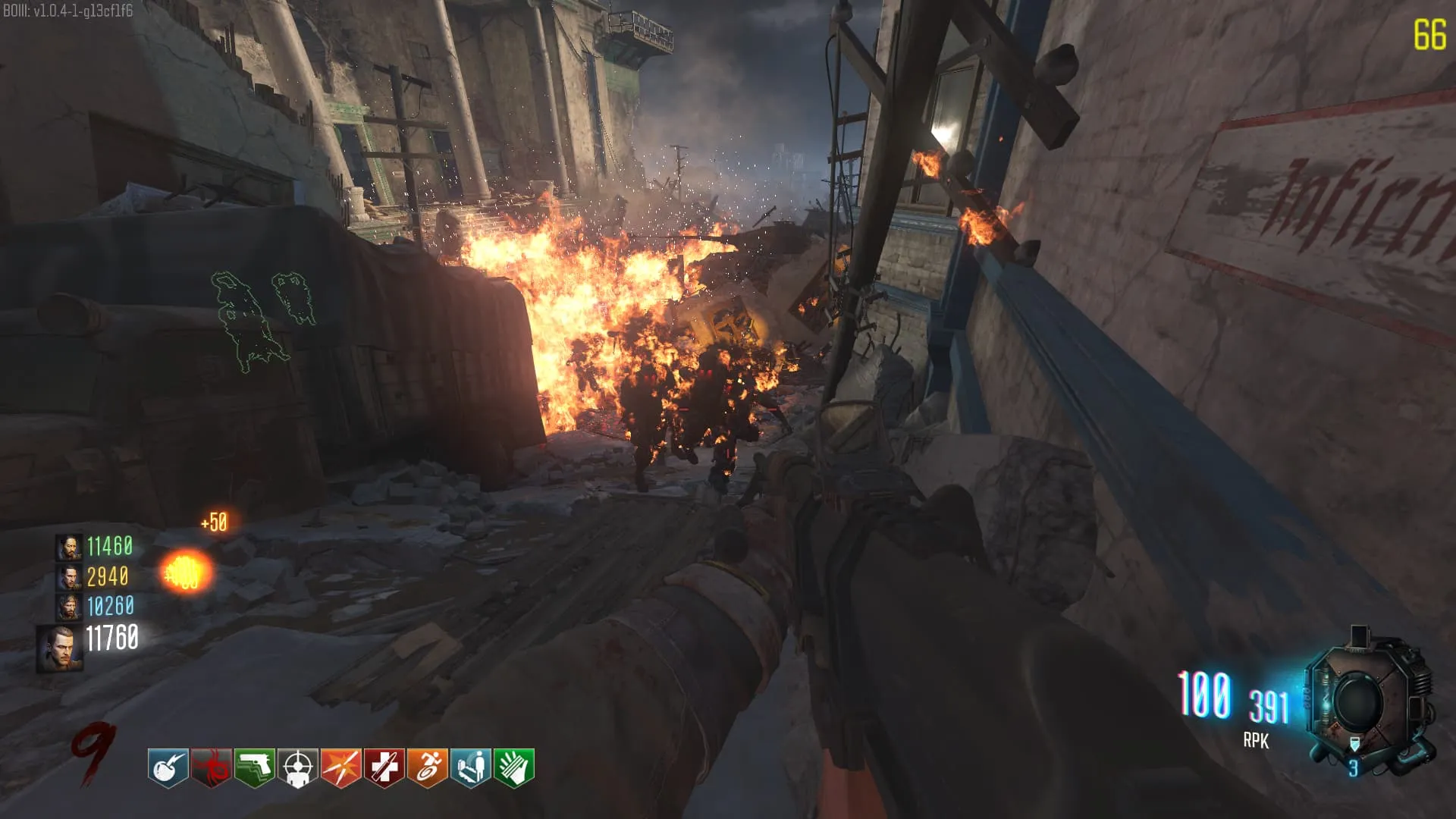
Task: Click the Electric Cherry perk icon
Action: [168, 767]
